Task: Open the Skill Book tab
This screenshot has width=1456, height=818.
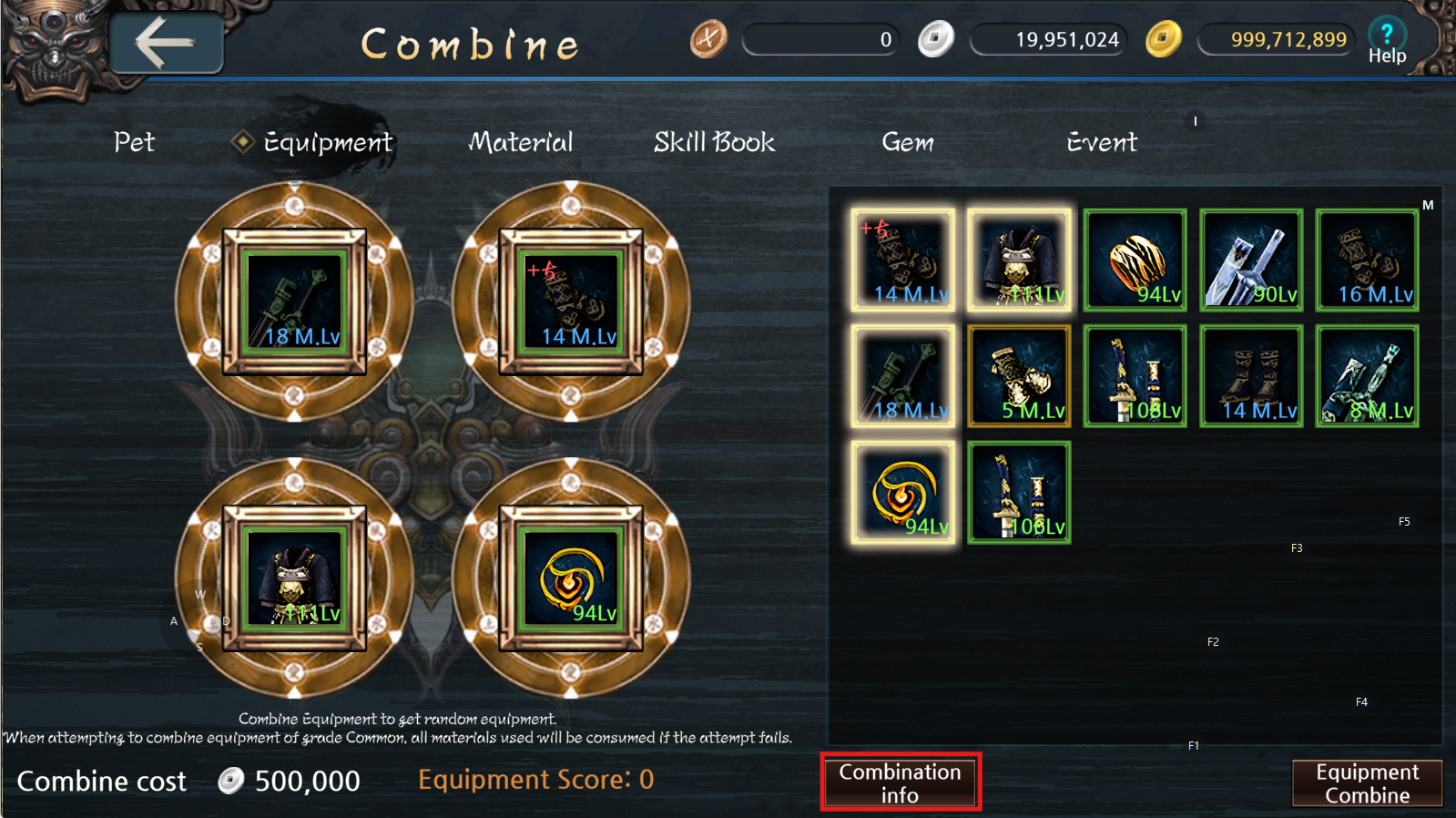Action: coord(714,142)
